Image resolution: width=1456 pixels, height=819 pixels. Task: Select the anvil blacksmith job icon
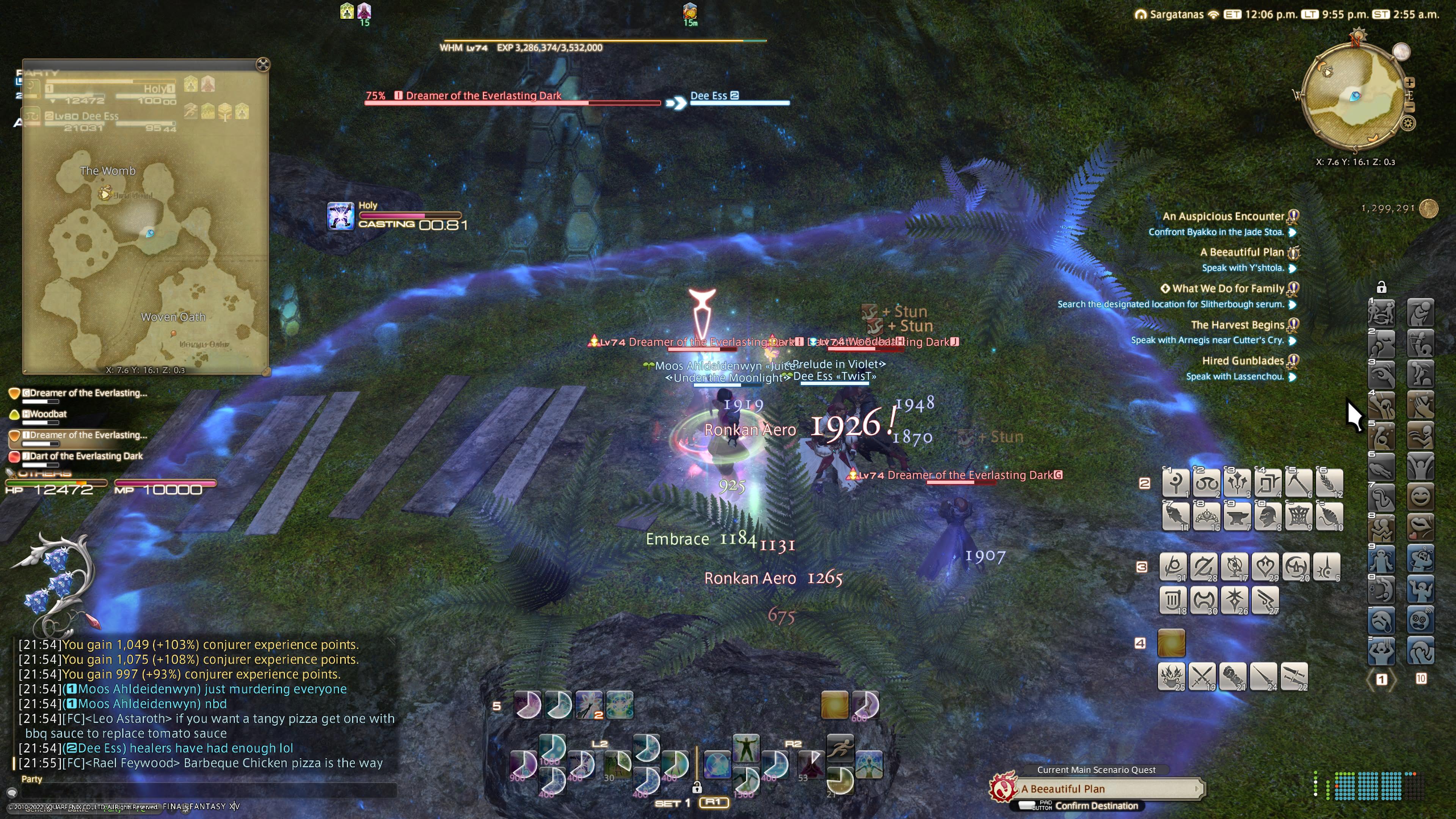pyautogui.click(x=1237, y=516)
